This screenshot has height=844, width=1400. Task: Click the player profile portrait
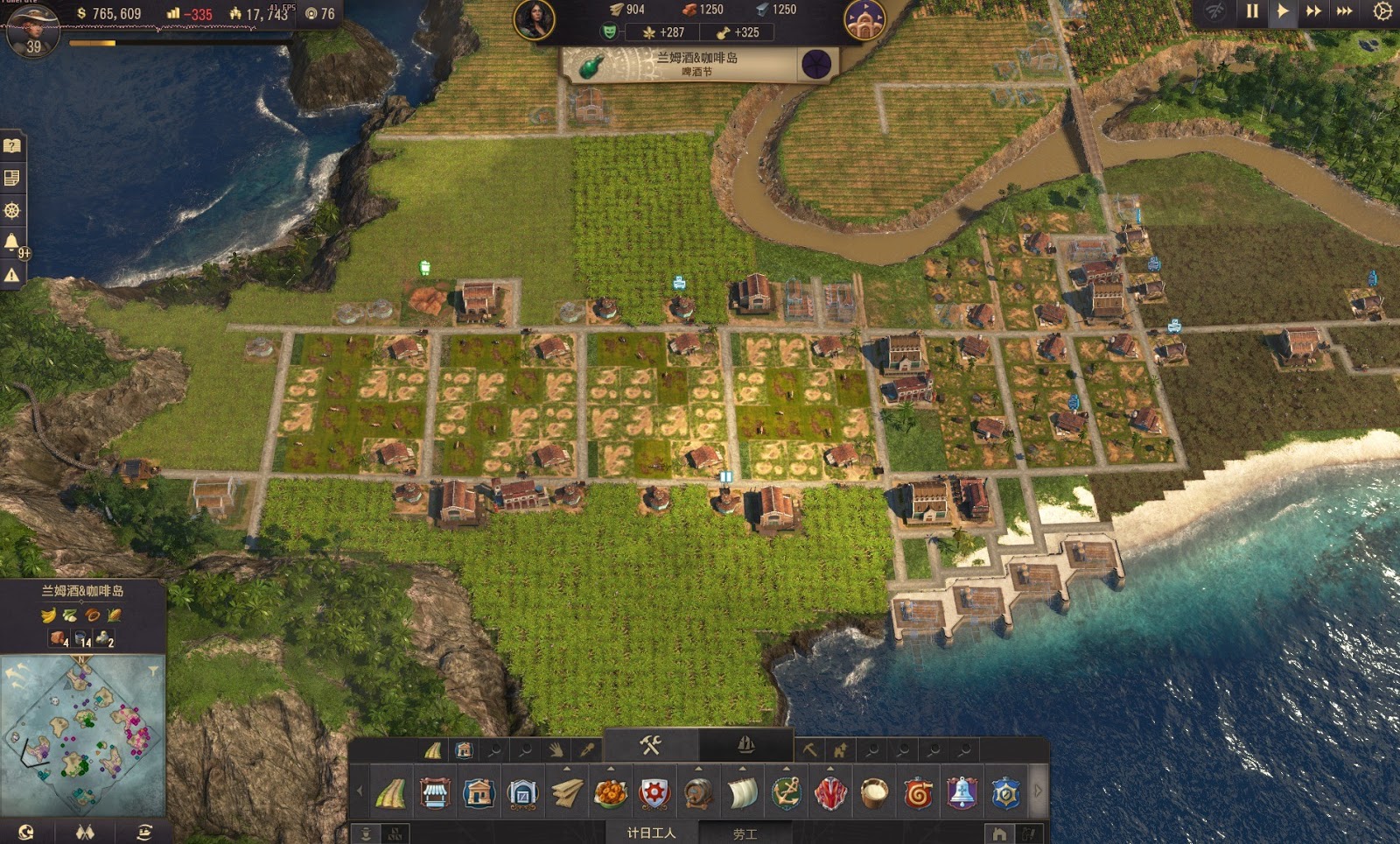[31, 26]
